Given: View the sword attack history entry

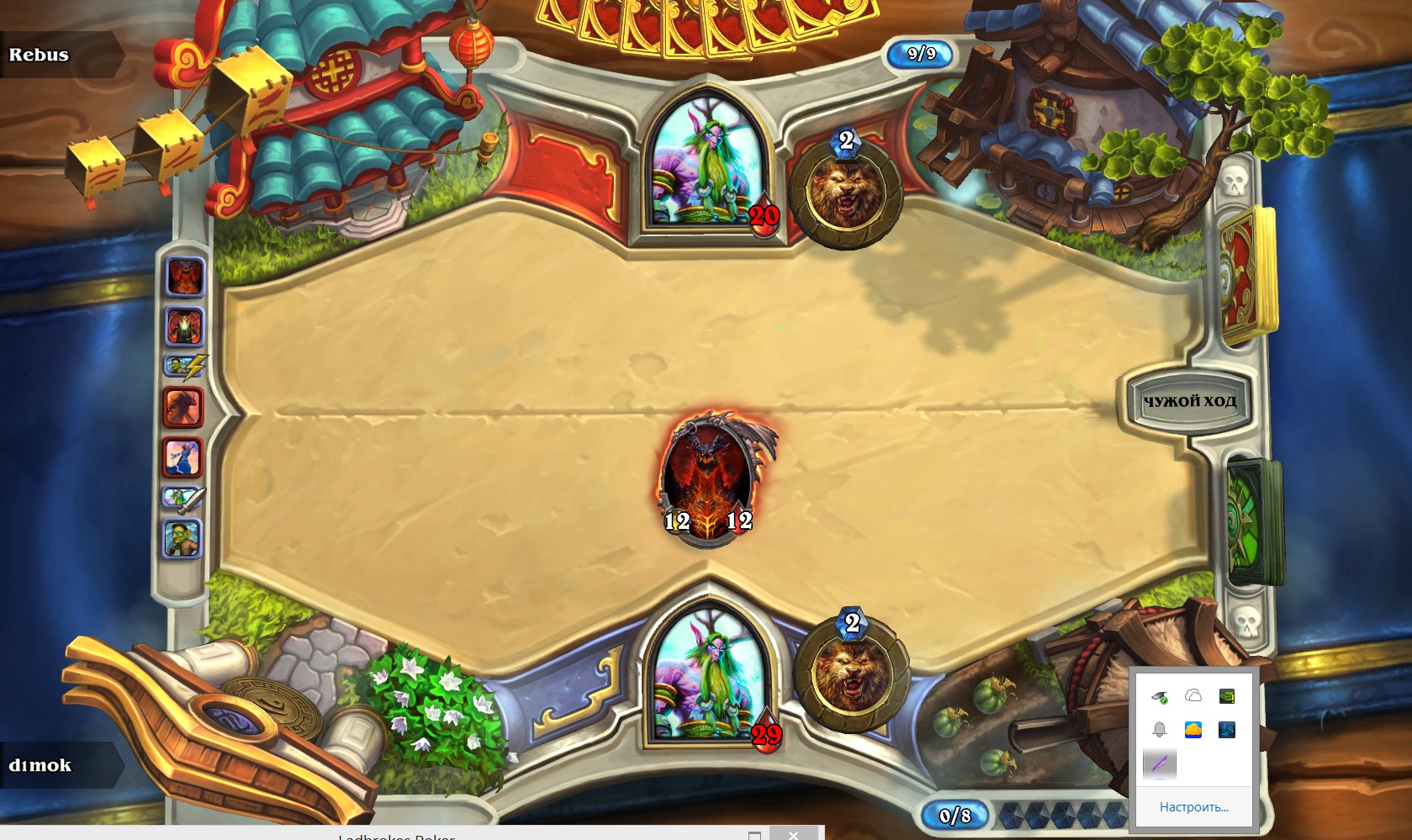Looking at the screenshot, I should (x=183, y=499).
